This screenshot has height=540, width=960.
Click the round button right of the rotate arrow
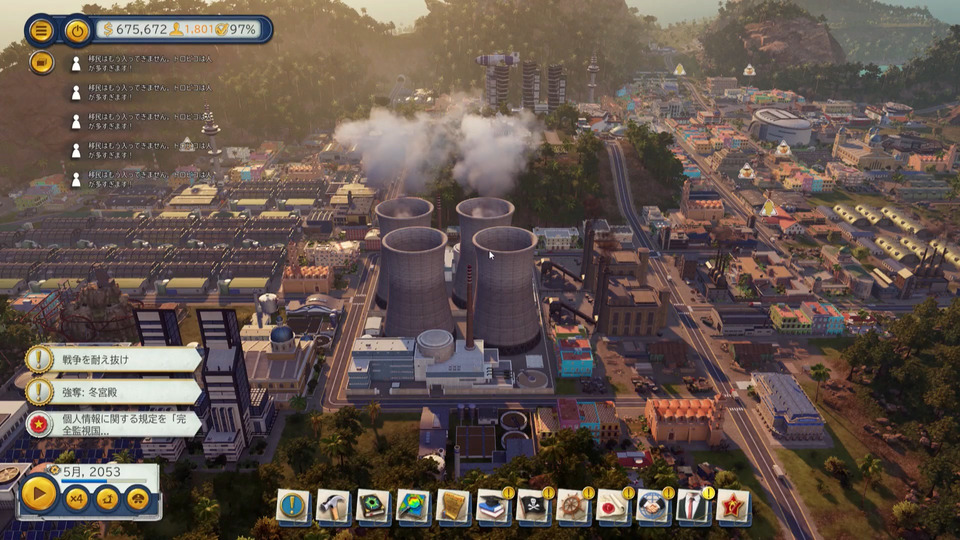[x=138, y=497]
